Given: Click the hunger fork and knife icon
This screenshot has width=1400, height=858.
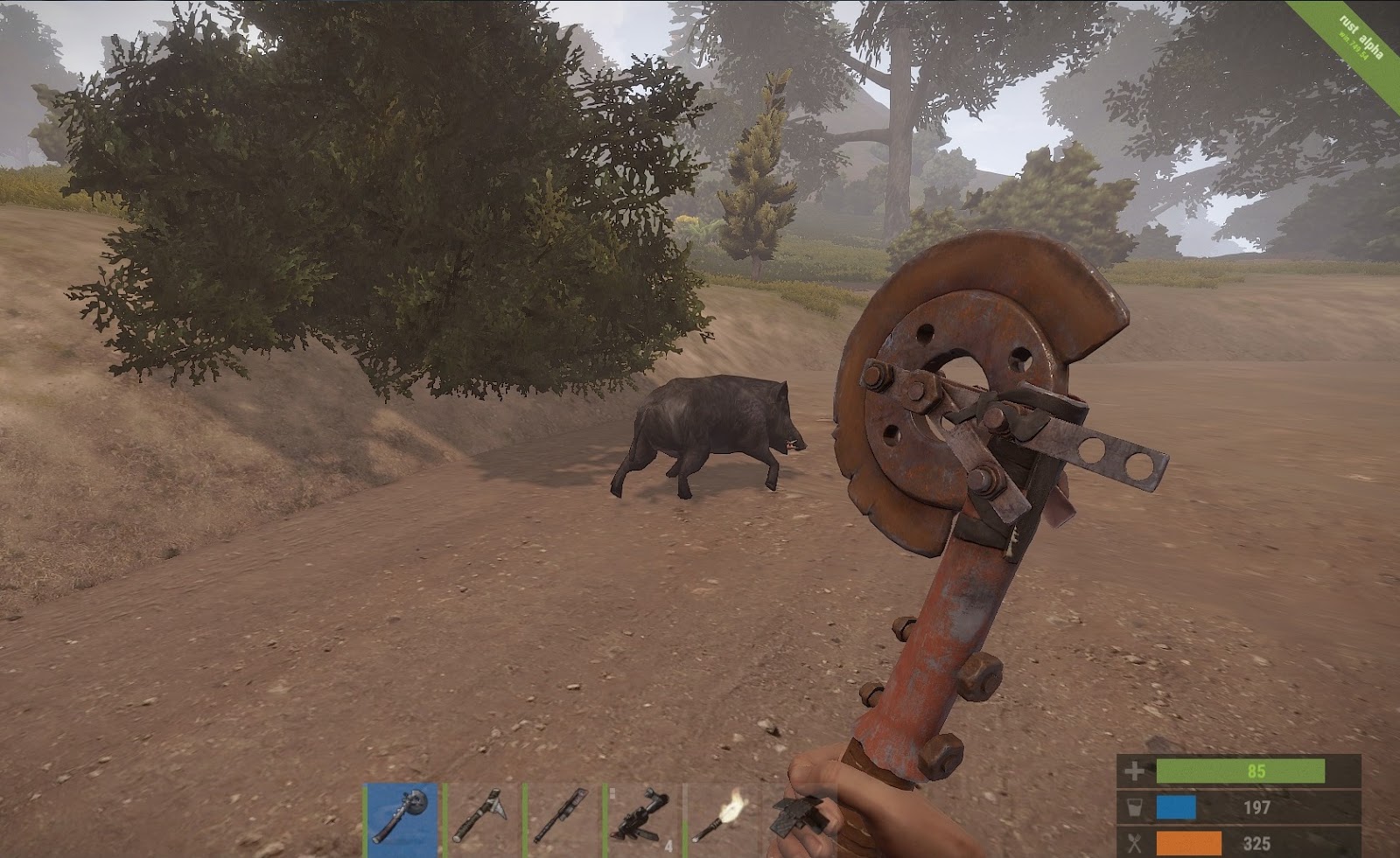Looking at the screenshot, I should 1134,841.
